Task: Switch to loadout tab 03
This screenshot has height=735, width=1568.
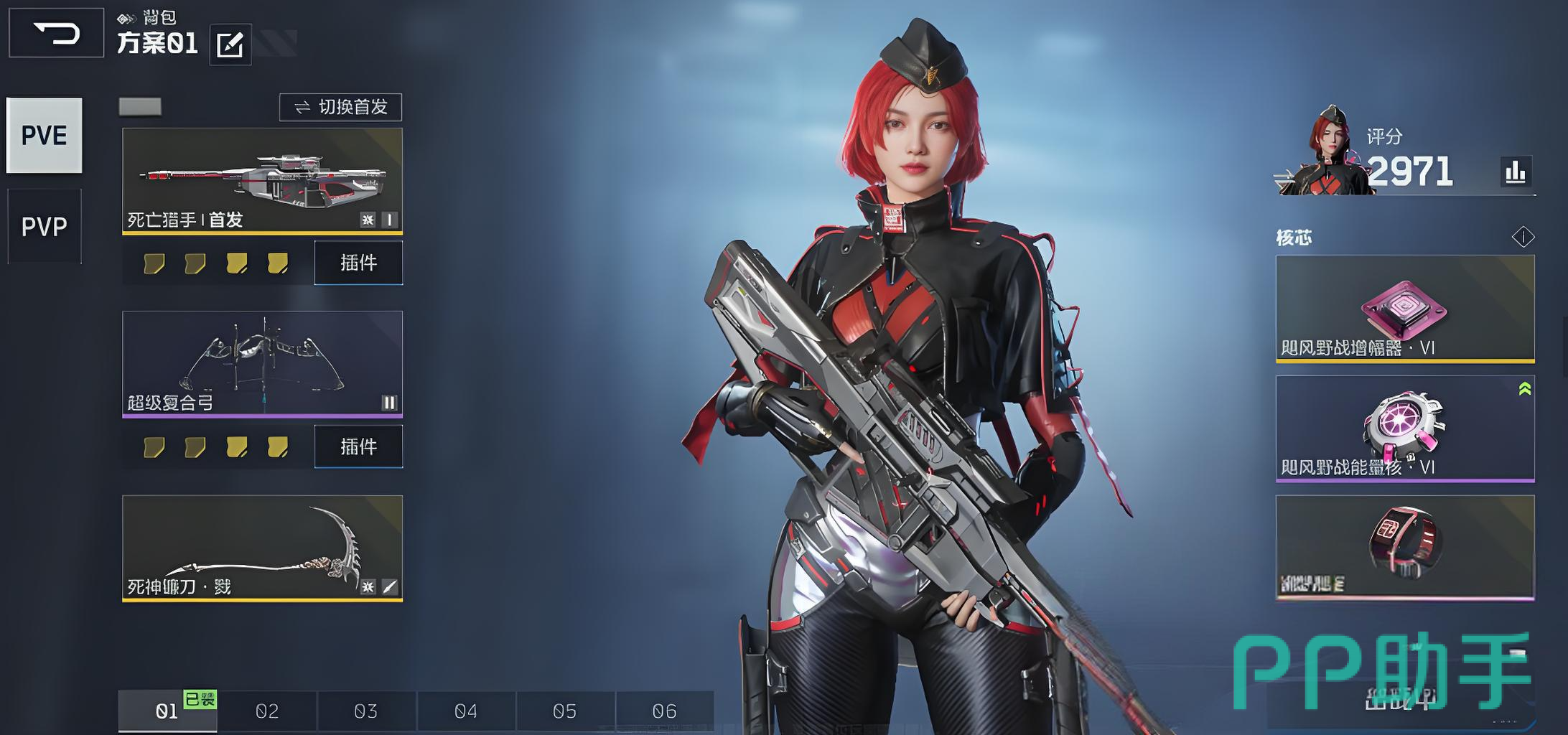Action: click(x=366, y=711)
